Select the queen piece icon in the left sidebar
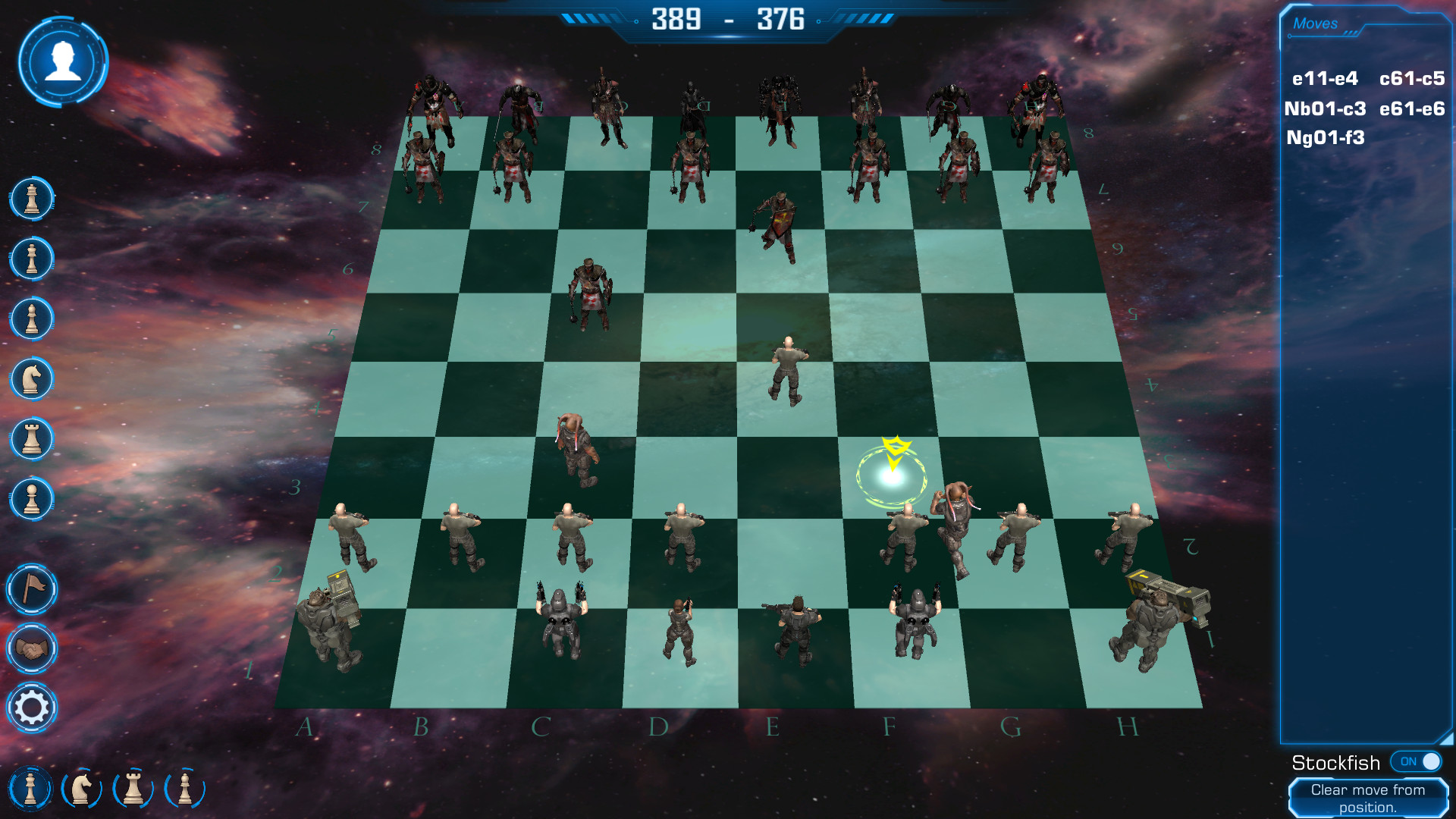 (31, 259)
